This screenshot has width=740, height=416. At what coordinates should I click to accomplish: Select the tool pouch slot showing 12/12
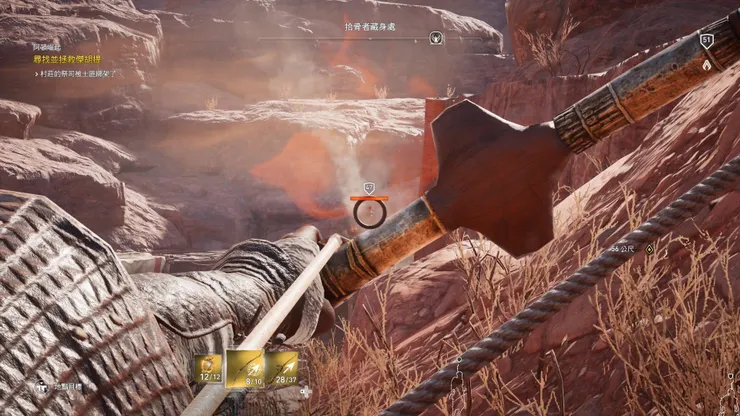(209, 367)
